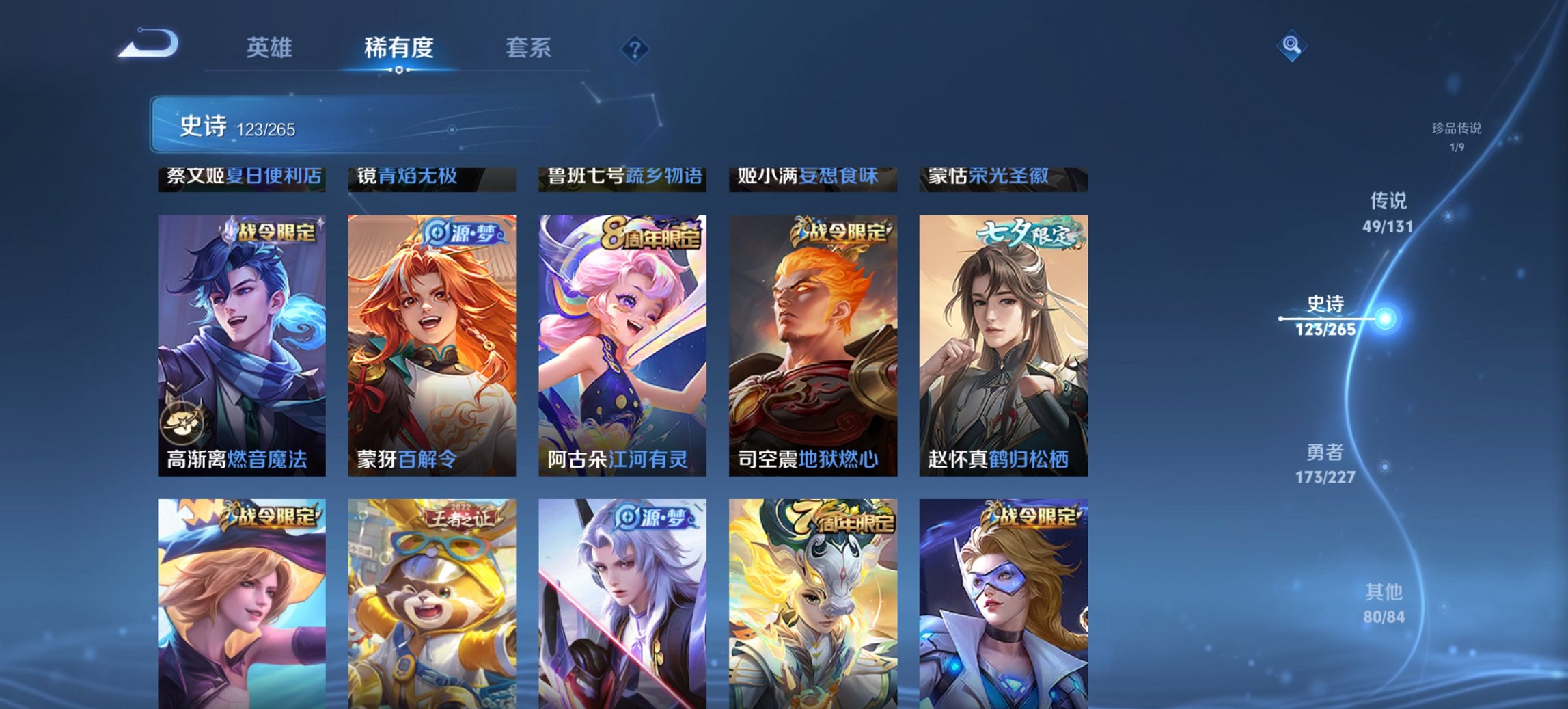Click the question mark help icon
The image size is (1568, 709).
pyautogui.click(x=635, y=48)
